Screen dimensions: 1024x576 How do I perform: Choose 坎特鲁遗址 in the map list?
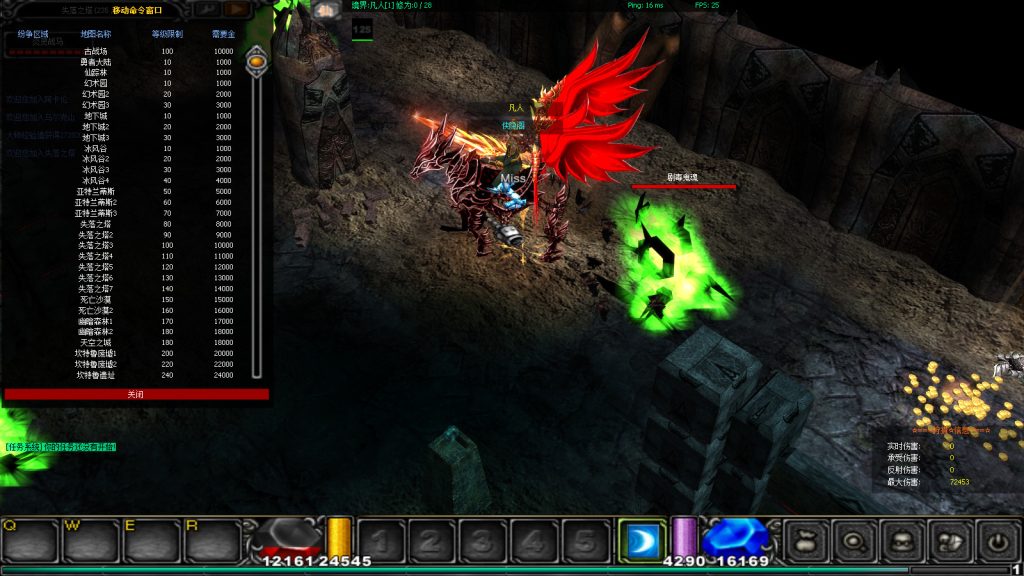96,375
